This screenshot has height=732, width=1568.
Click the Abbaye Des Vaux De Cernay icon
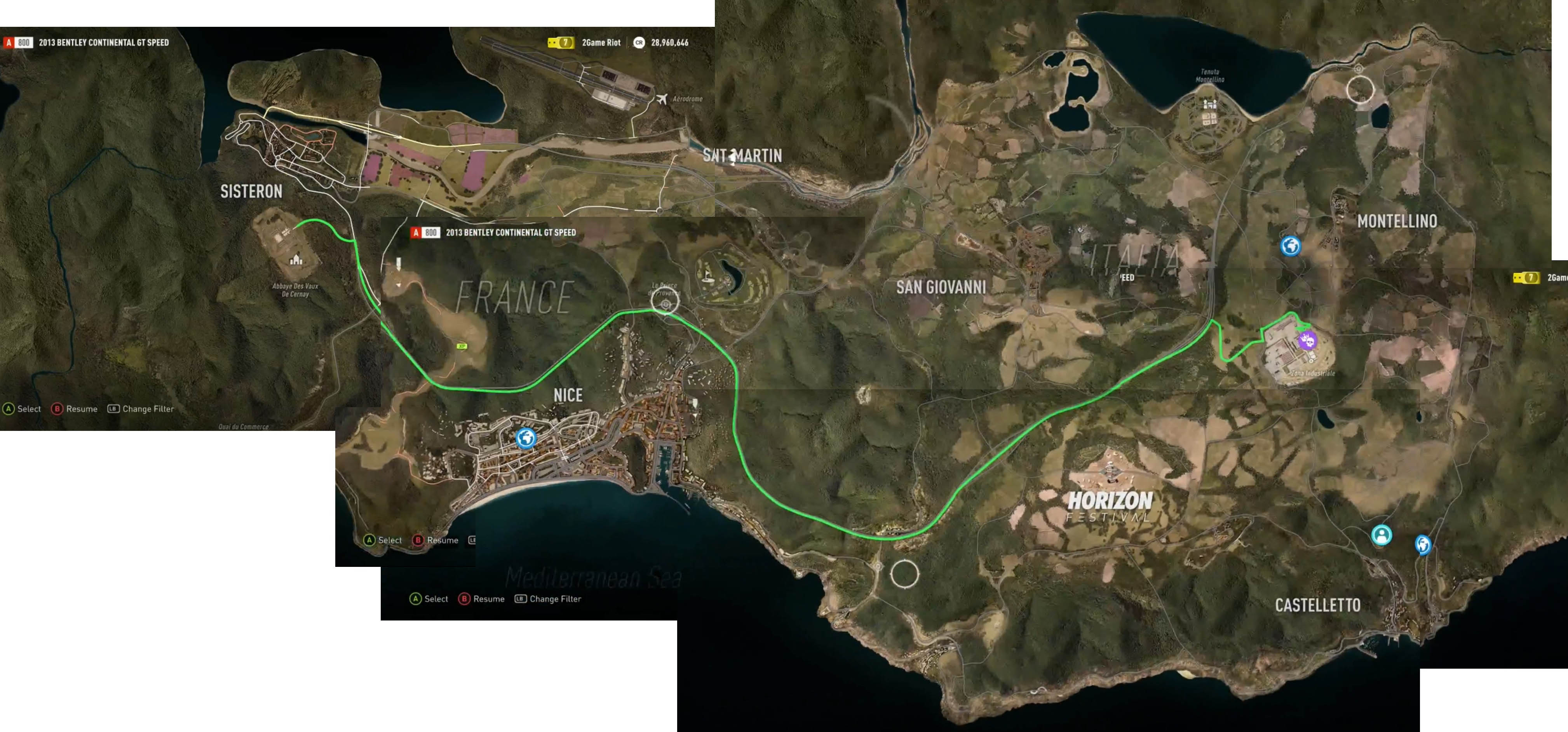296,260
